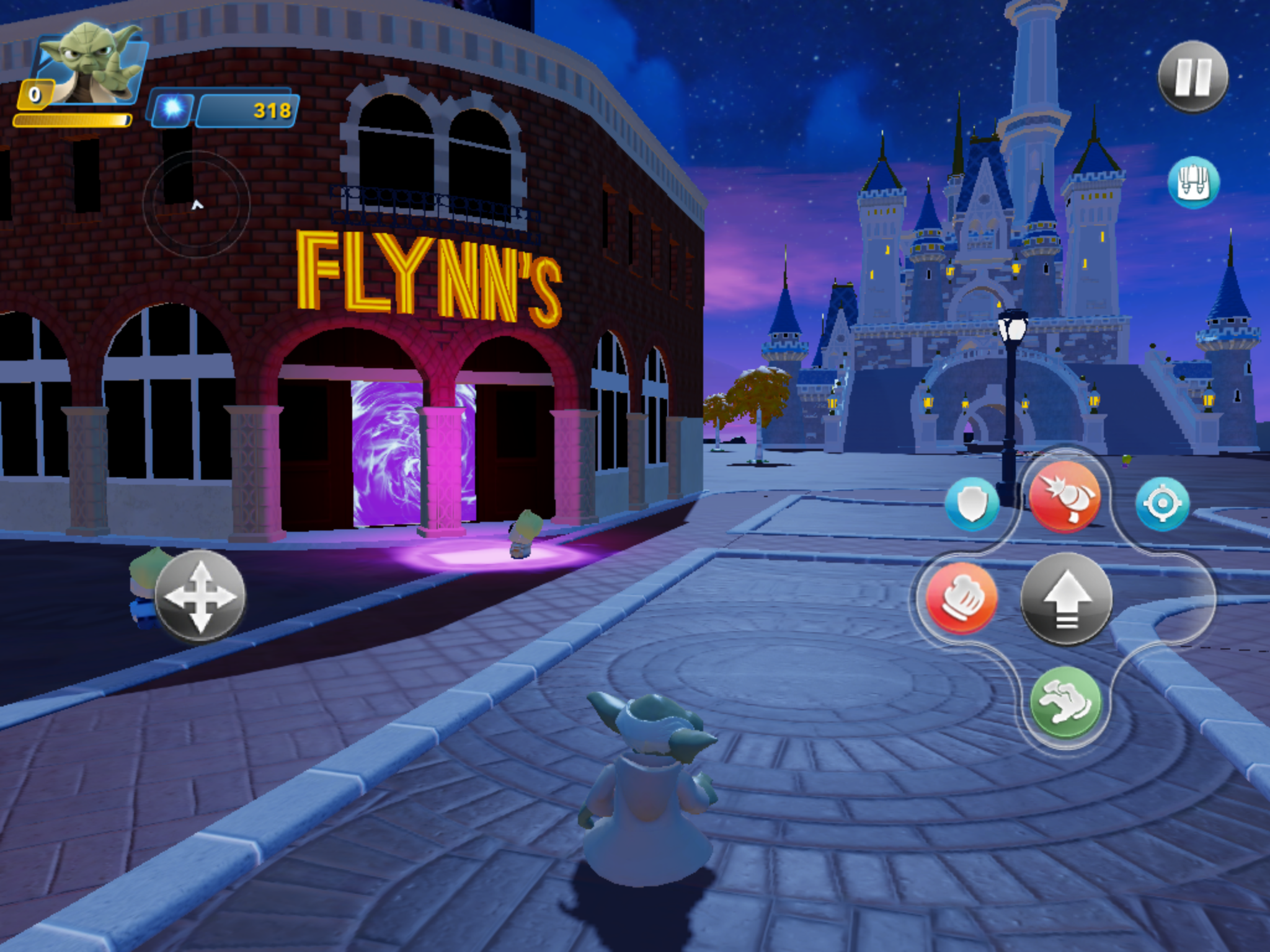Tap the red fist melee attack button
The height and width of the screenshot is (952, 1270).
[961, 597]
